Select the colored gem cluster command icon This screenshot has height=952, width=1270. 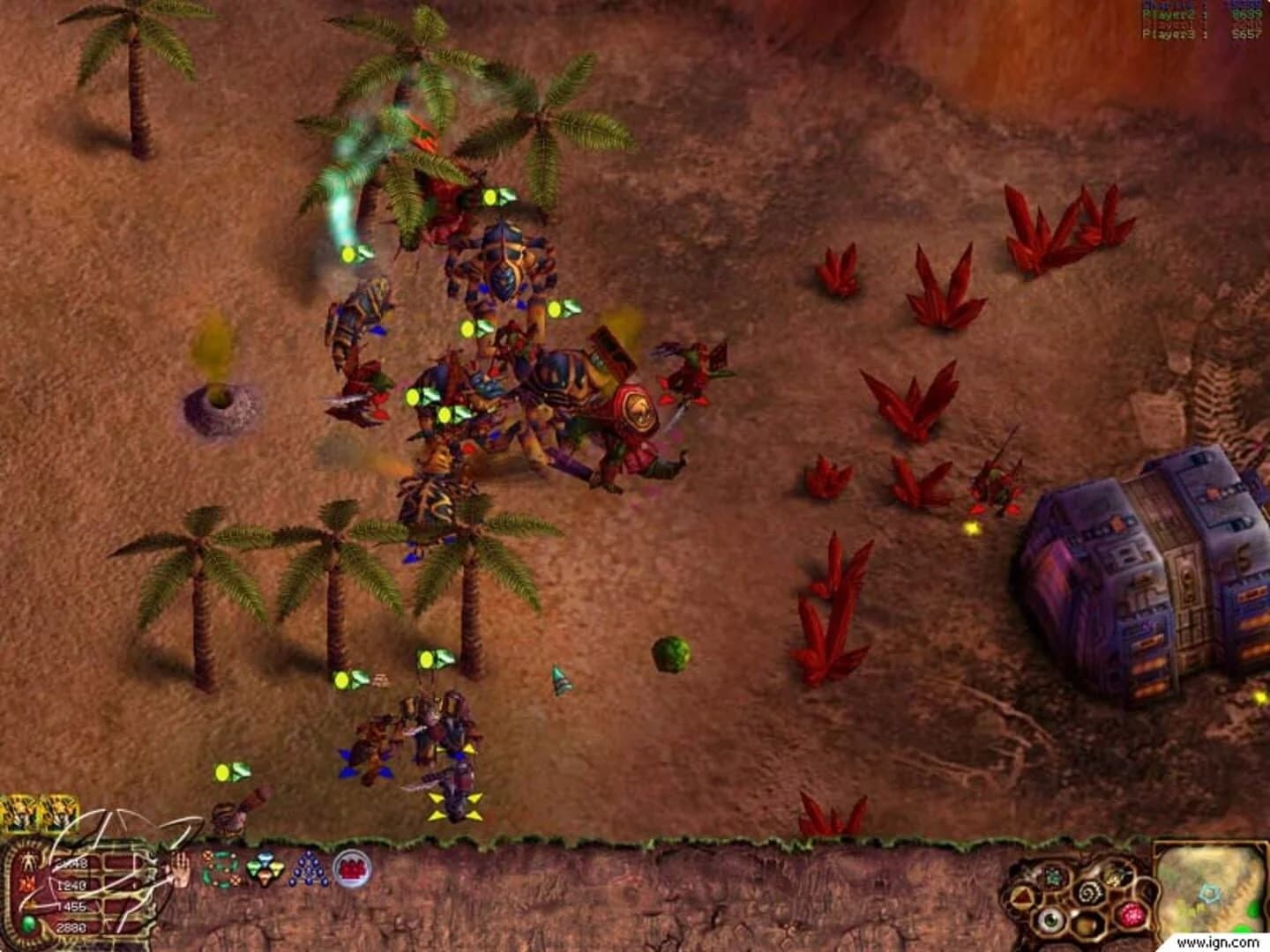point(265,868)
